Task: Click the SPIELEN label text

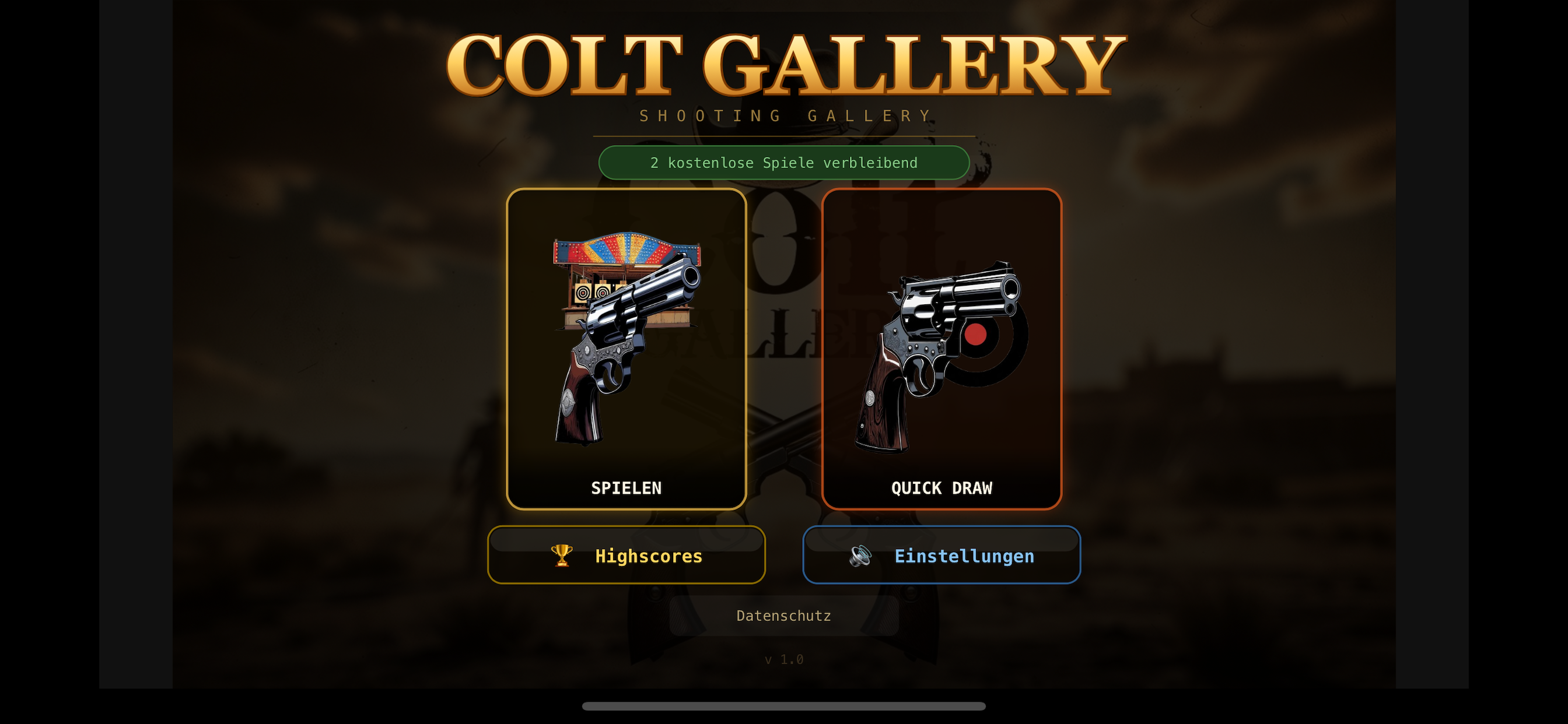Action: 626,487
